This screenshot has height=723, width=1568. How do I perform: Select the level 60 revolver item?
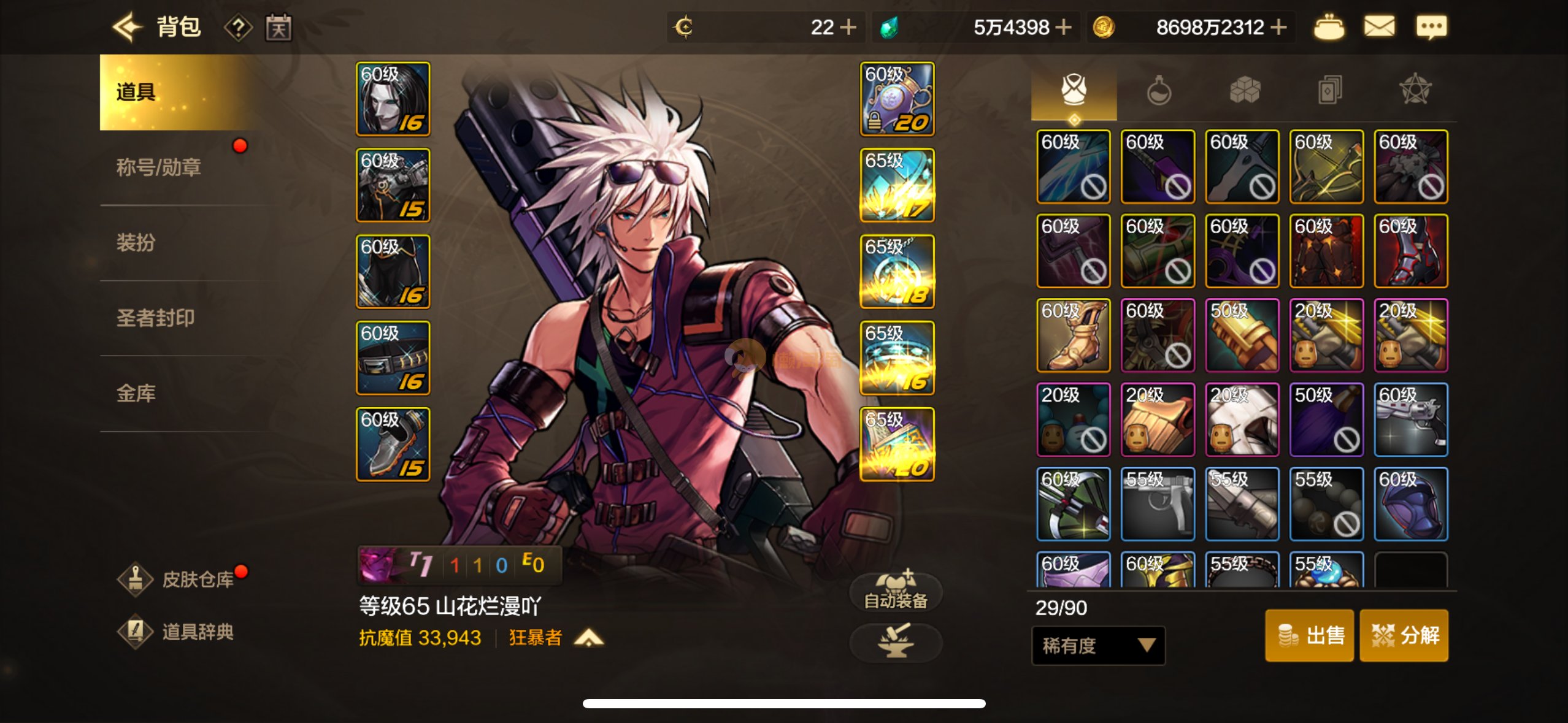1410,420
